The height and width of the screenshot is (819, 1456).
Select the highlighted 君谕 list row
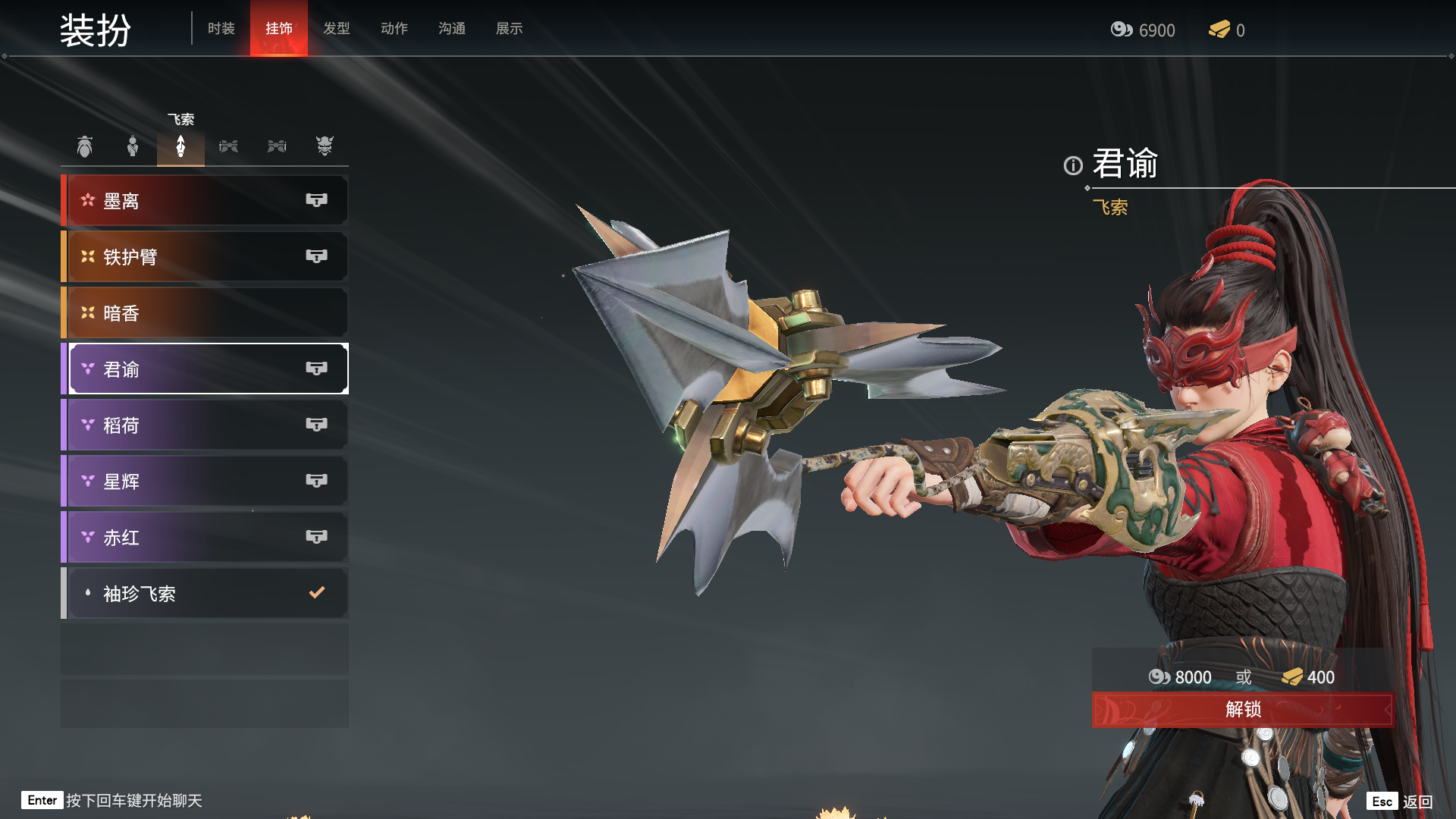pos(205,369)
